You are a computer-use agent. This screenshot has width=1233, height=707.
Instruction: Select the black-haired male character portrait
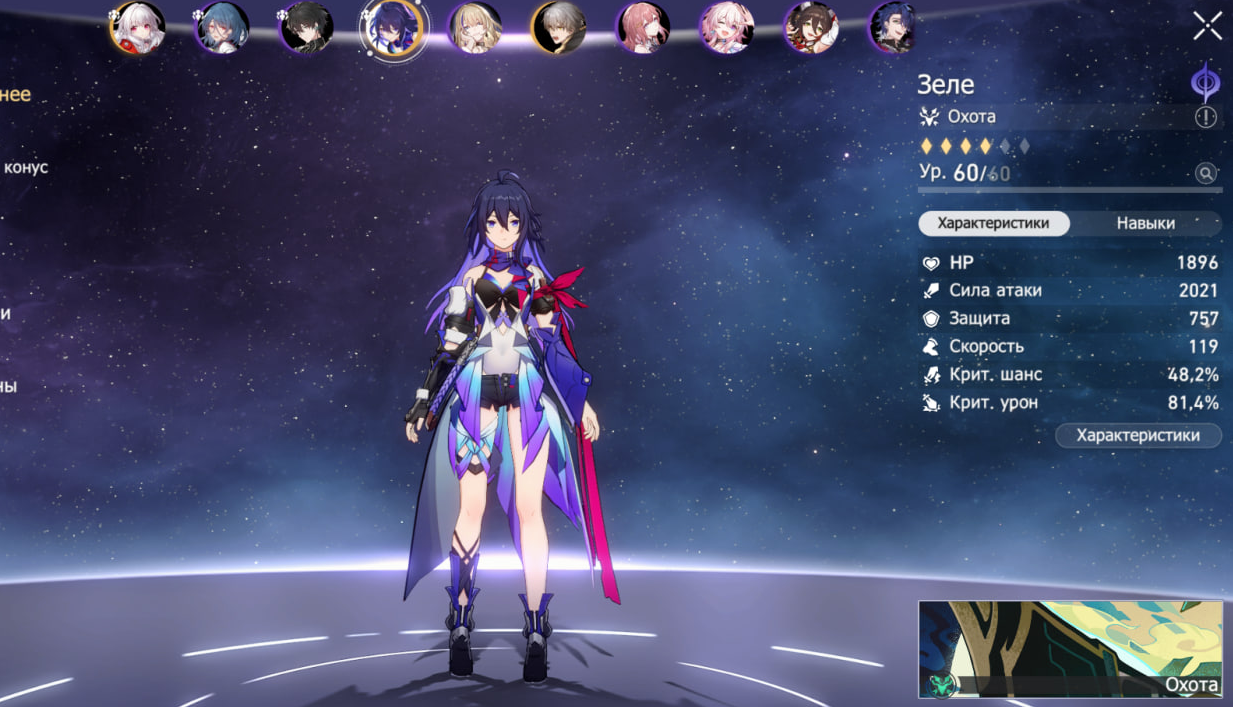coord(306,28)
